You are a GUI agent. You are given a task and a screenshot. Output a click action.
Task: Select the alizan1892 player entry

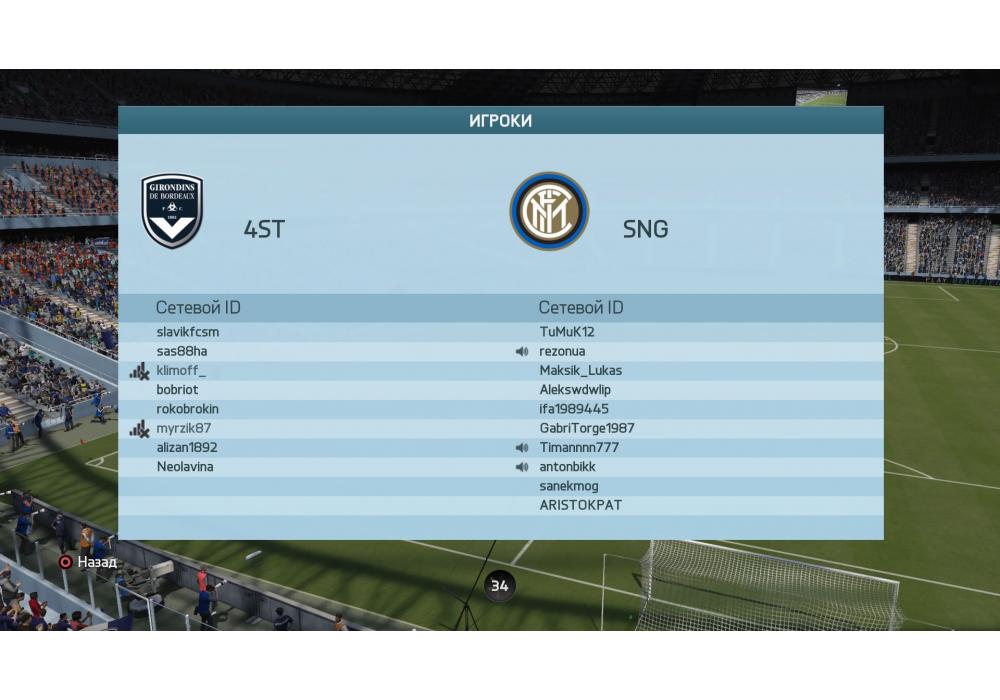coord(187,447)
